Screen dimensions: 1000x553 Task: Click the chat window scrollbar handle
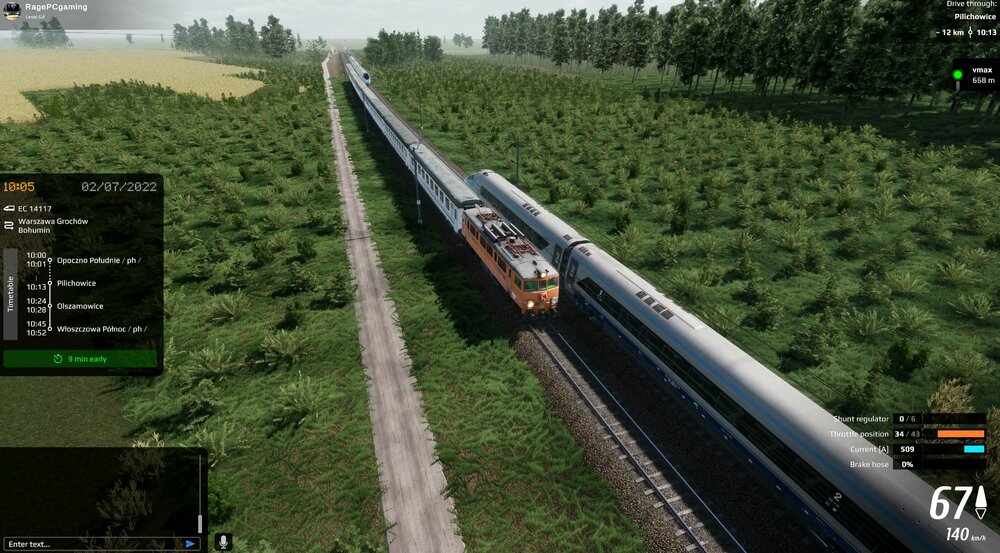200,522
